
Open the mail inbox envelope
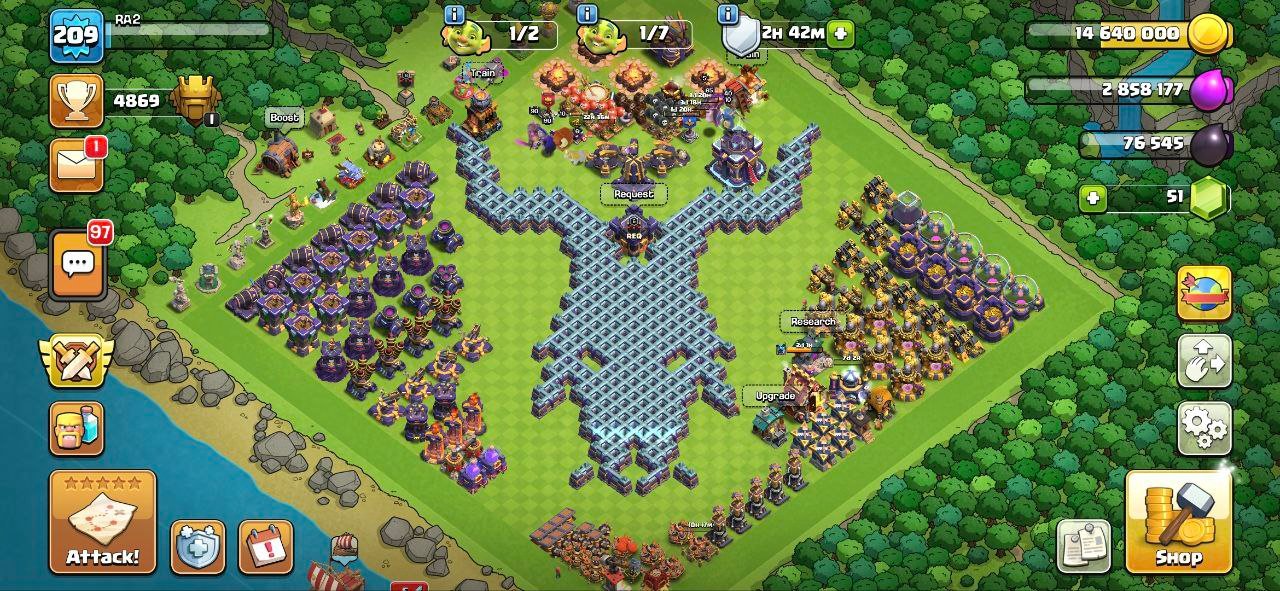pos(76,165)
